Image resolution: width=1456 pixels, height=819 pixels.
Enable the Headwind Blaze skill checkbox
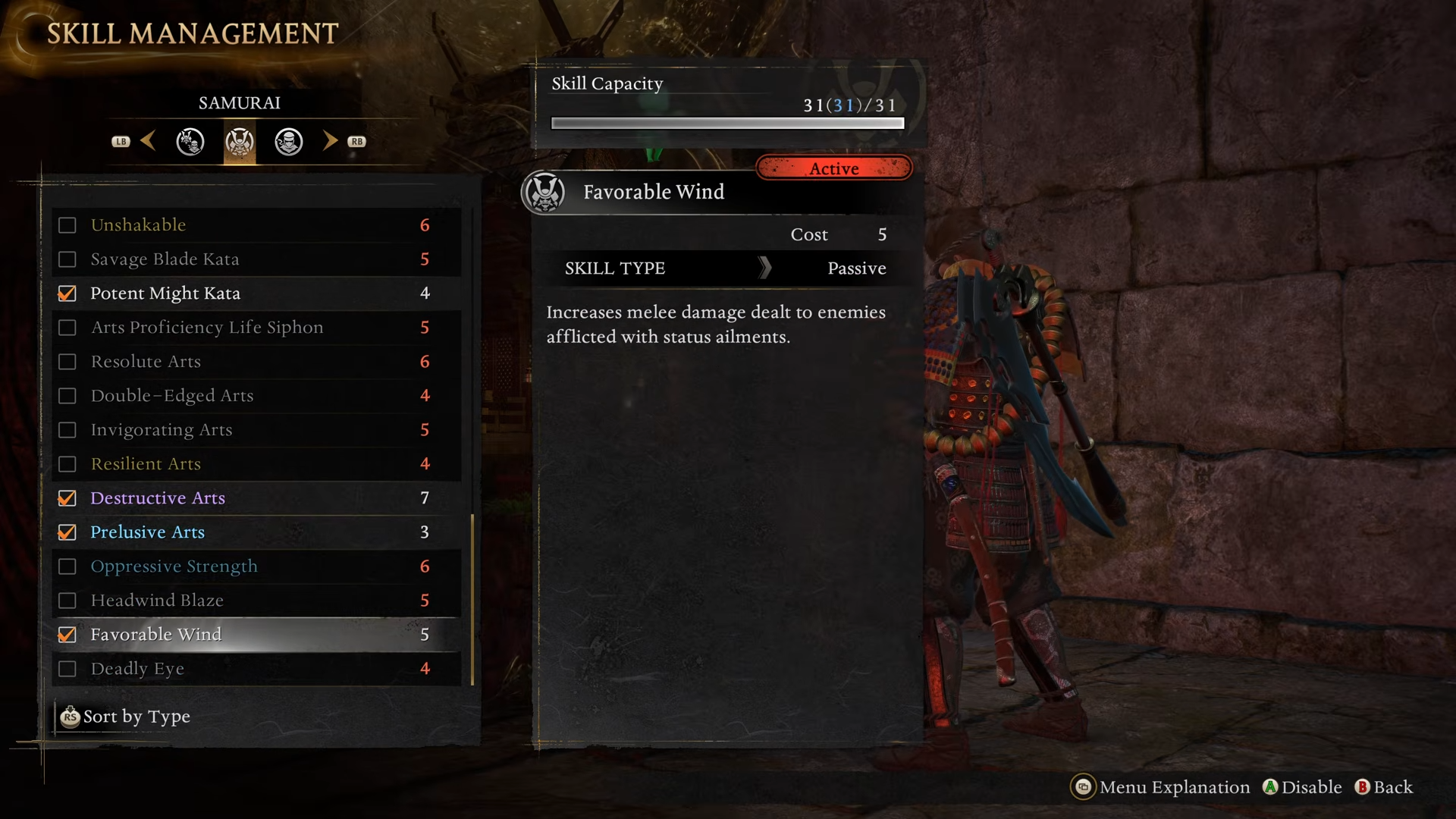pos(67,601)
